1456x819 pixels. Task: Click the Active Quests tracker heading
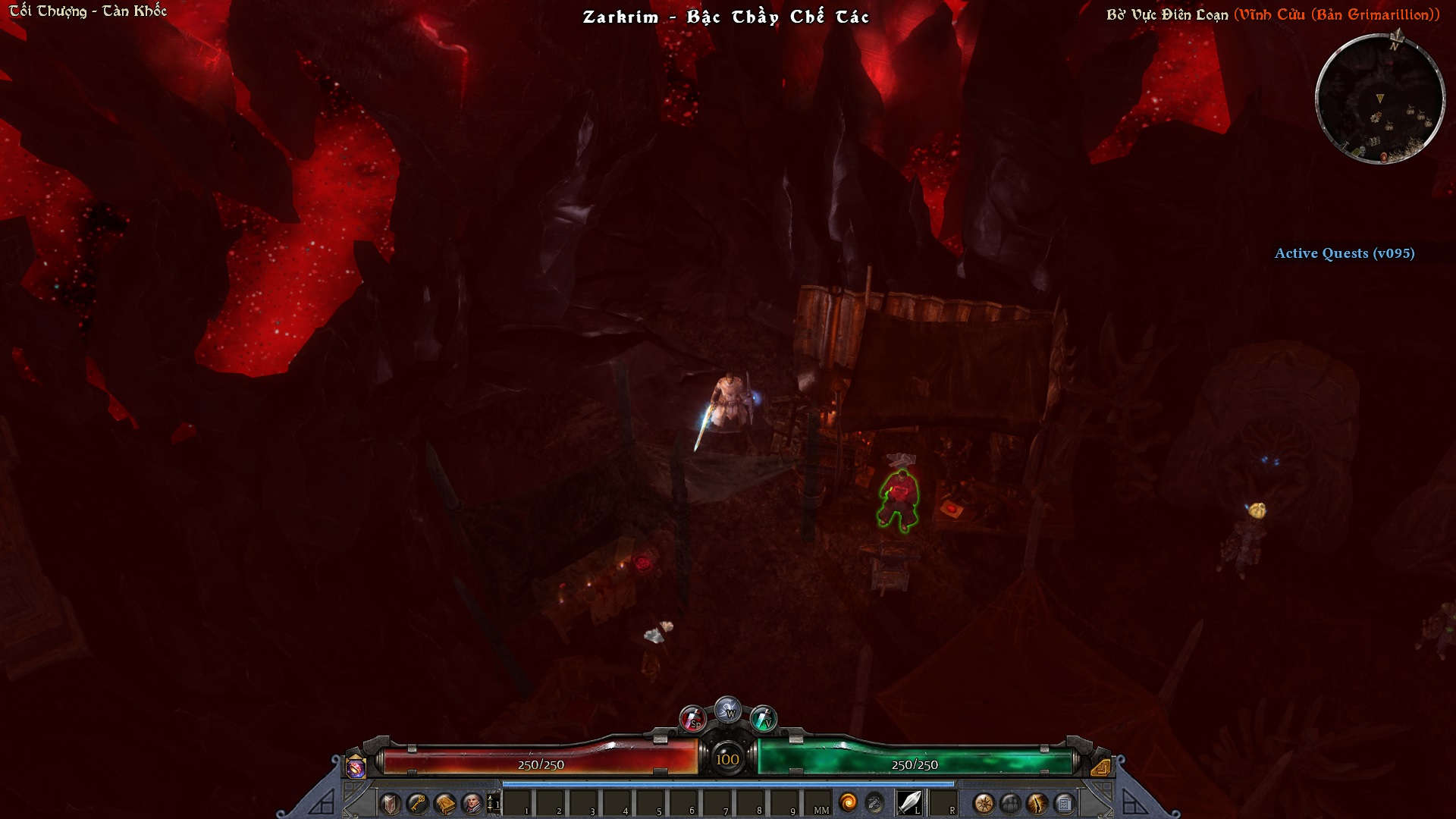[x=1344, y=253]
